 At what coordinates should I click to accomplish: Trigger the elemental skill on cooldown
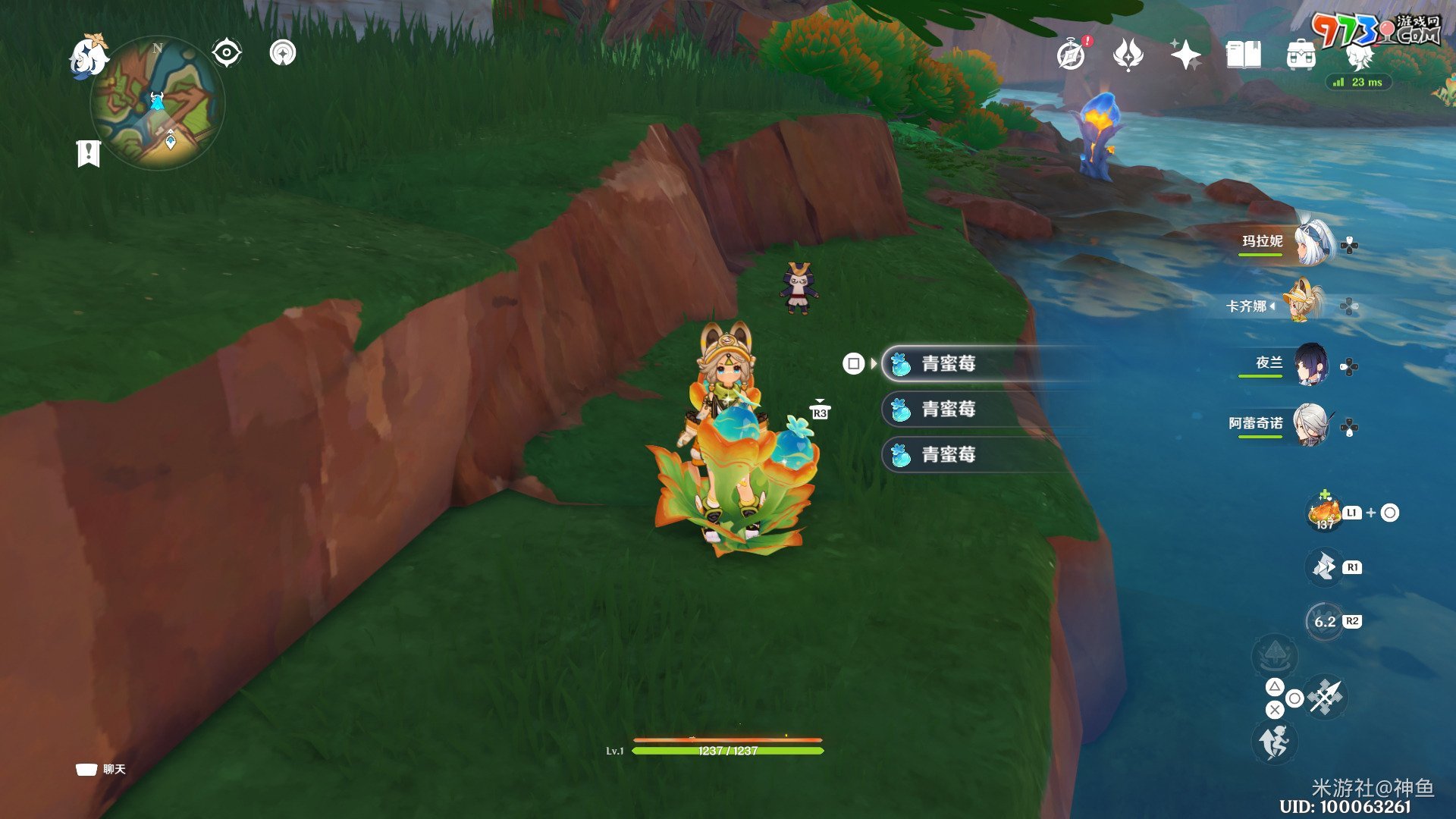1324,622
